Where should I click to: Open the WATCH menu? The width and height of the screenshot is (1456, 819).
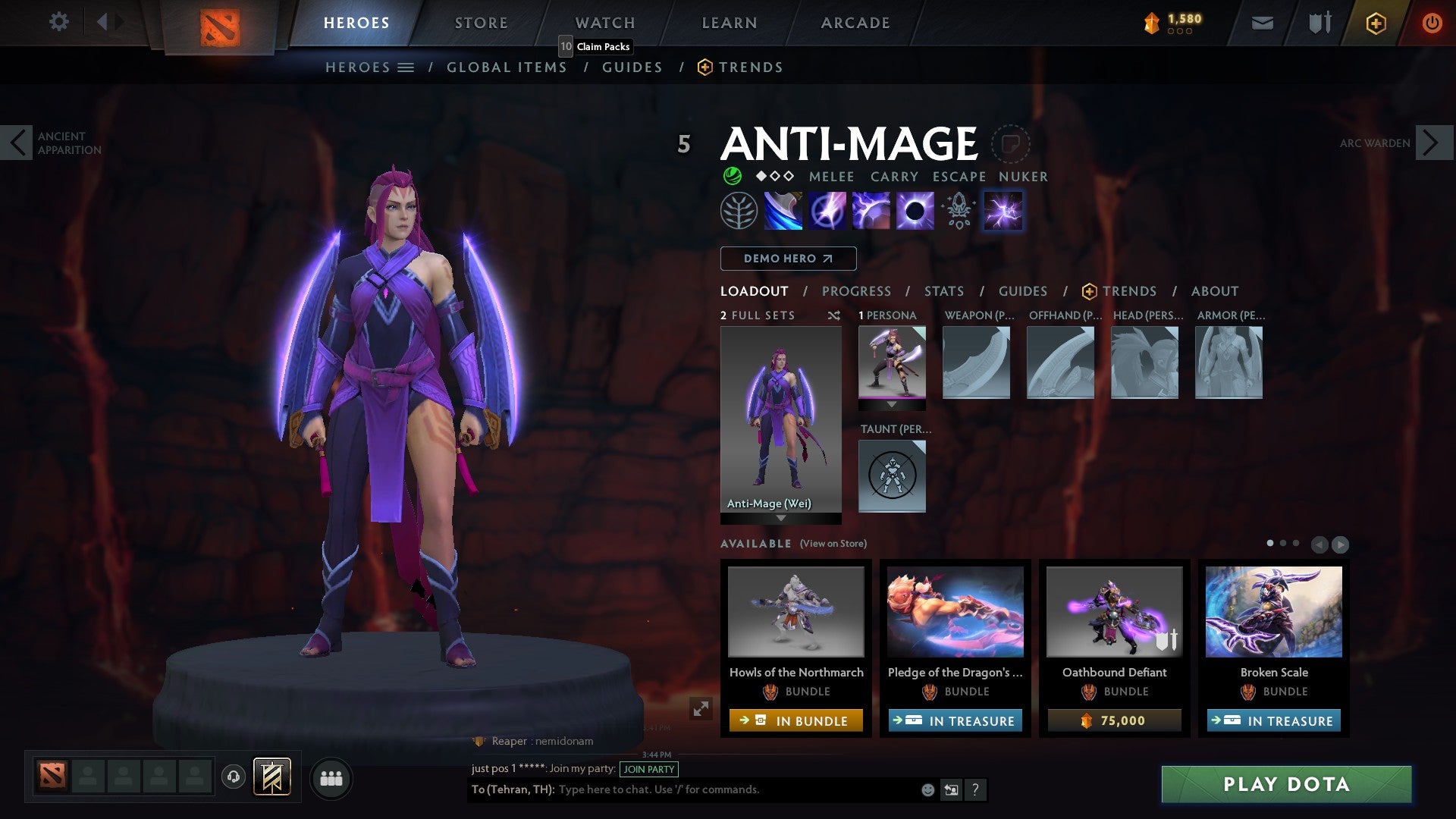604,22
